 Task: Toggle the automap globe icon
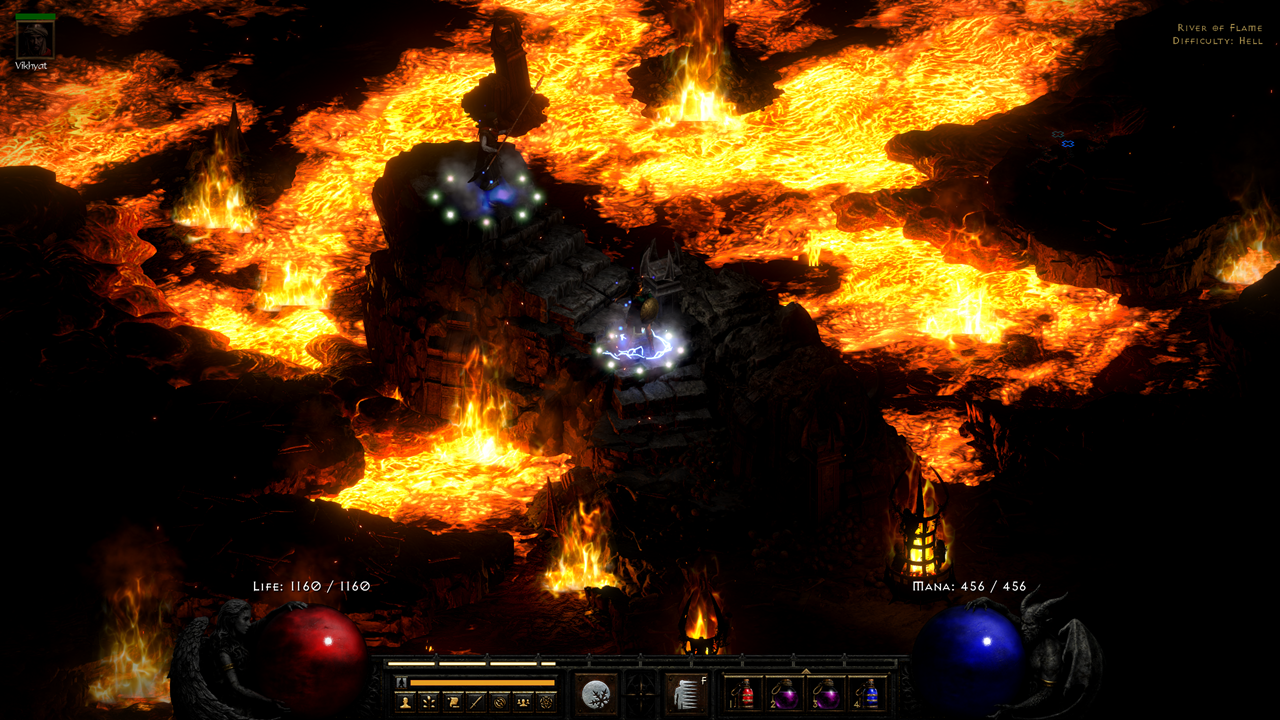point(500,701)
